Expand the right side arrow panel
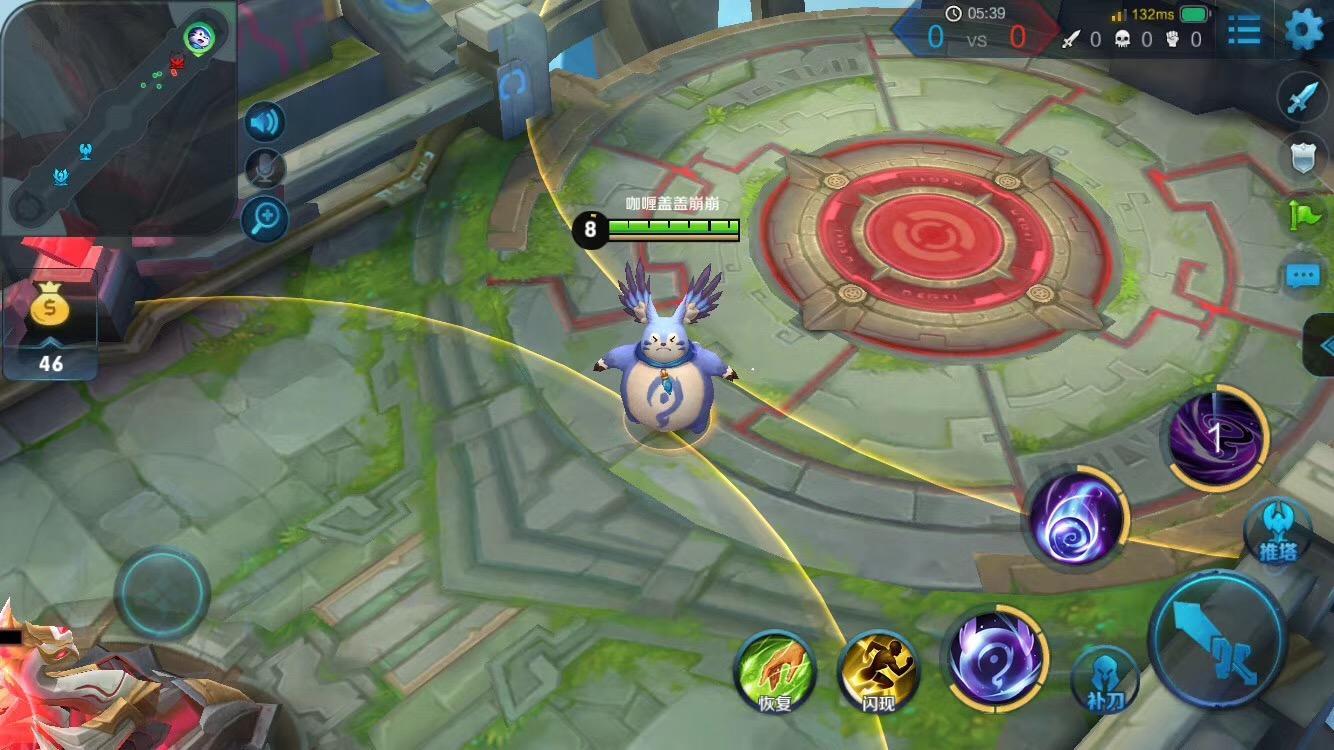The width and height of the screenshot is (1334, 750). pyautogui.click(x=1324, y=345)
